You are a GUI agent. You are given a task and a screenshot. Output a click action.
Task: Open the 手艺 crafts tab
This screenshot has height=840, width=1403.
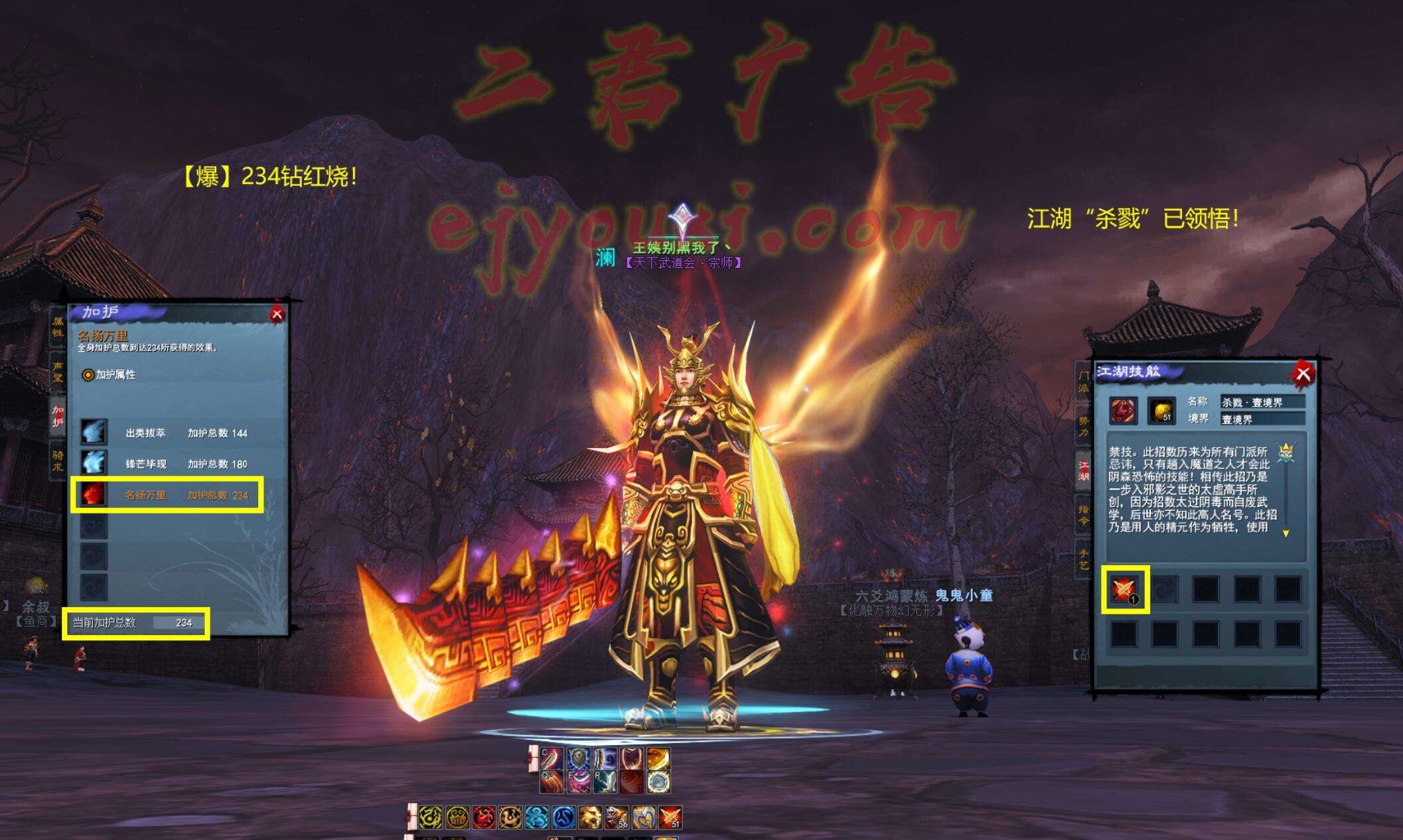pyautogui.click(x=1083, y=559)
